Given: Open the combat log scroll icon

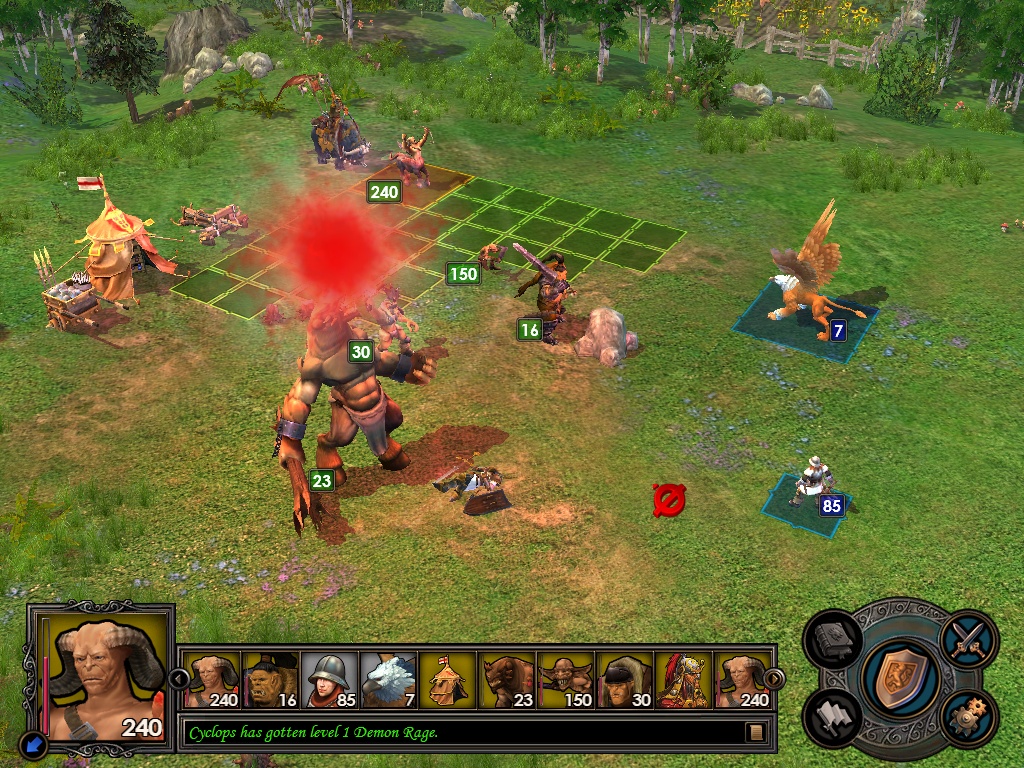Looking at the screenshot, I should tap(756, 733).
